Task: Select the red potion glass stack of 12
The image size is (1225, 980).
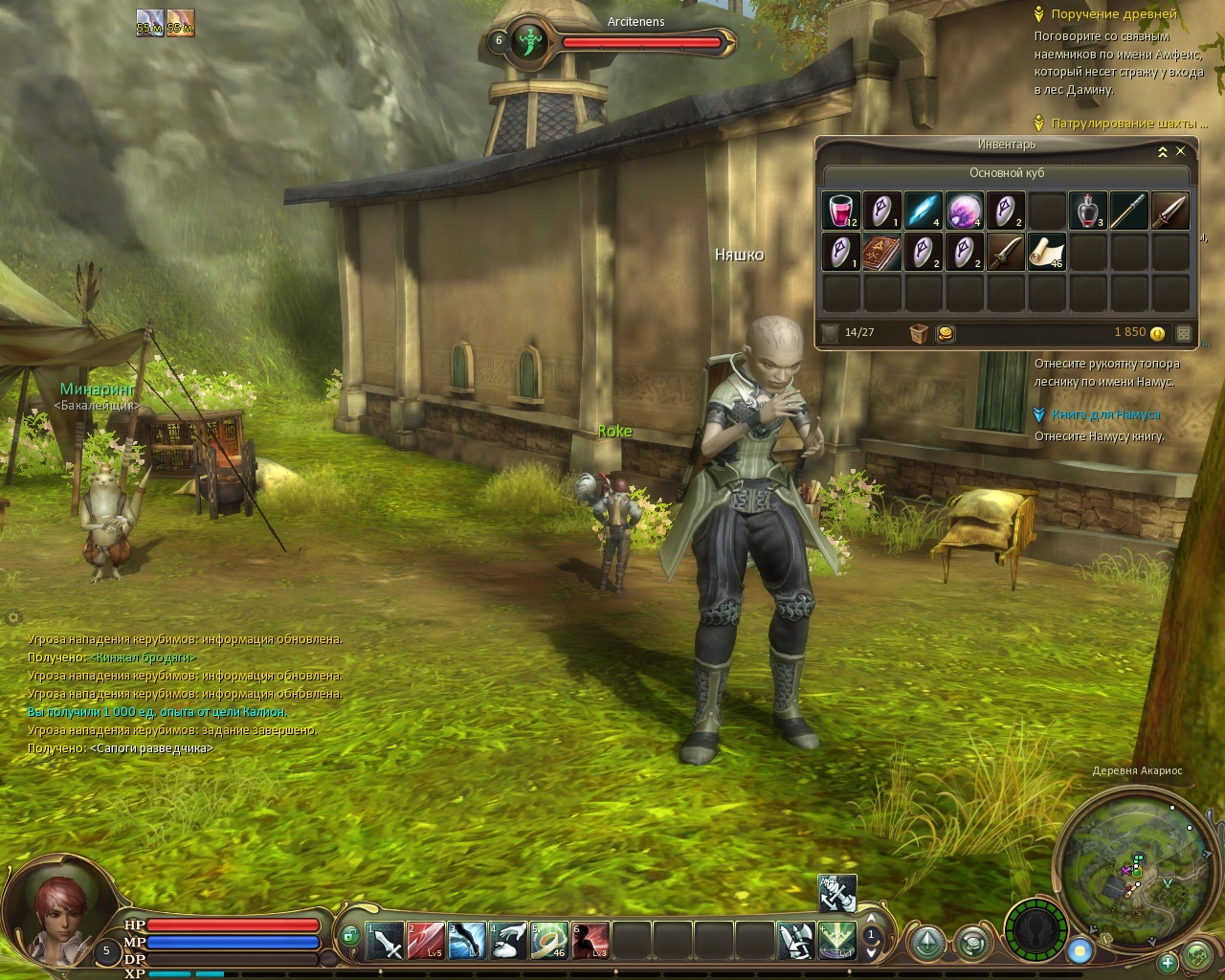Action: [841, 211]
